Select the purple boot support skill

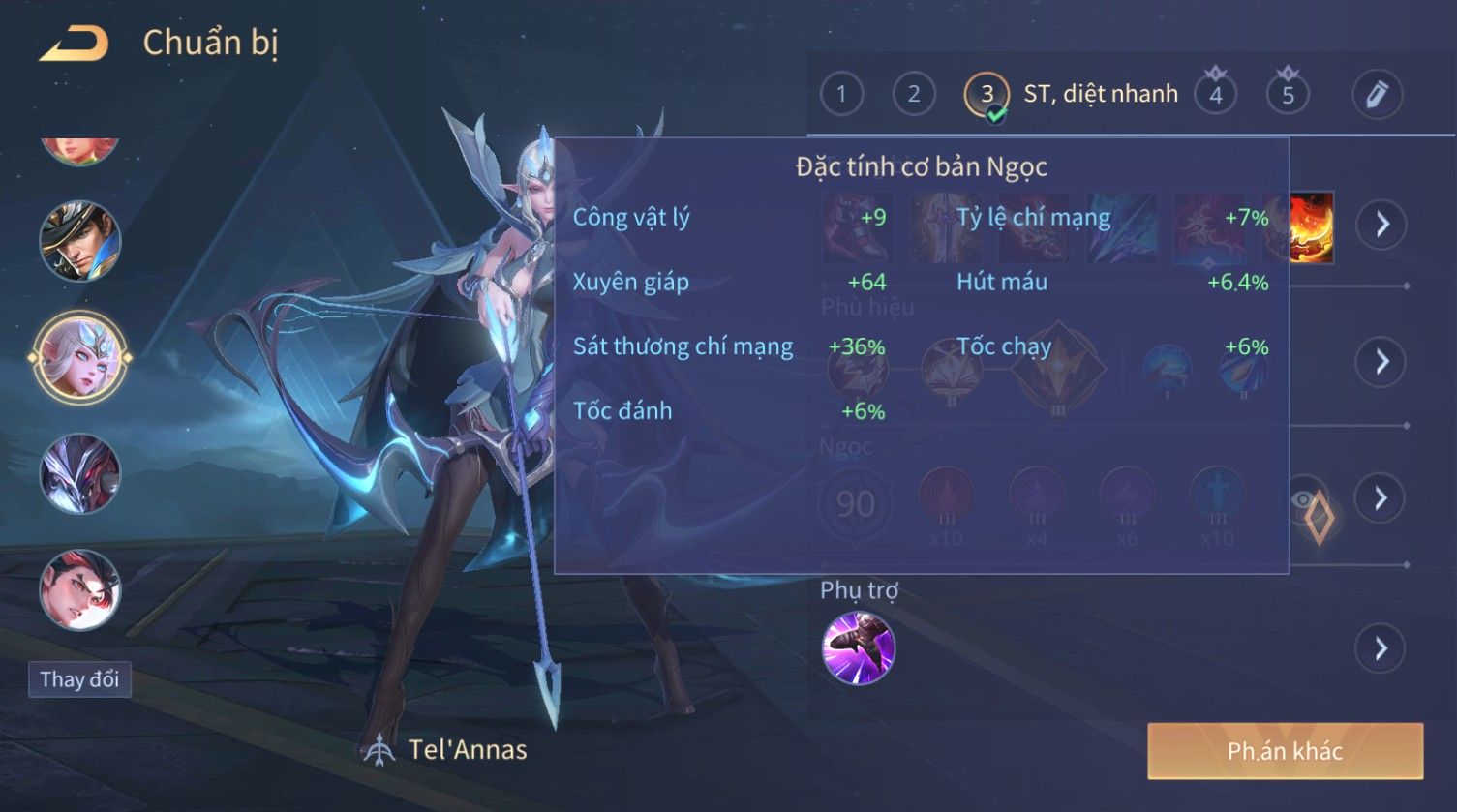click(x=858, y=648)
